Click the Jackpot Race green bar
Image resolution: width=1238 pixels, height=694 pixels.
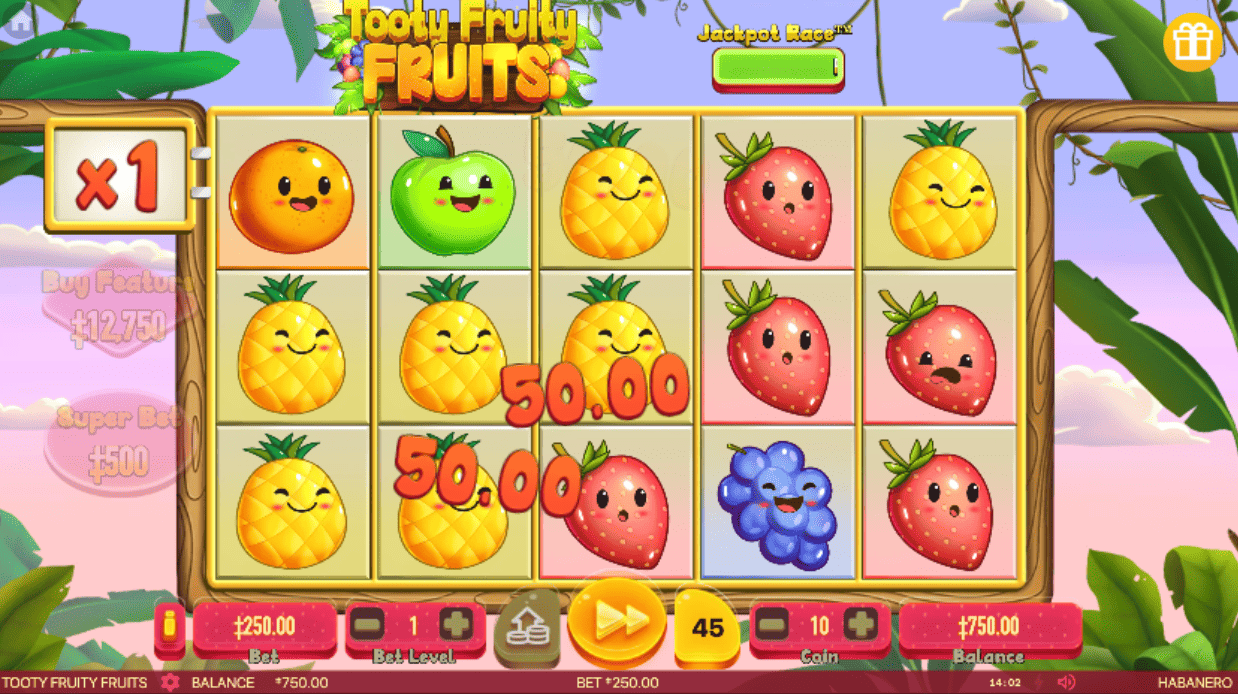pyautogui.click(x=778, y=67)
